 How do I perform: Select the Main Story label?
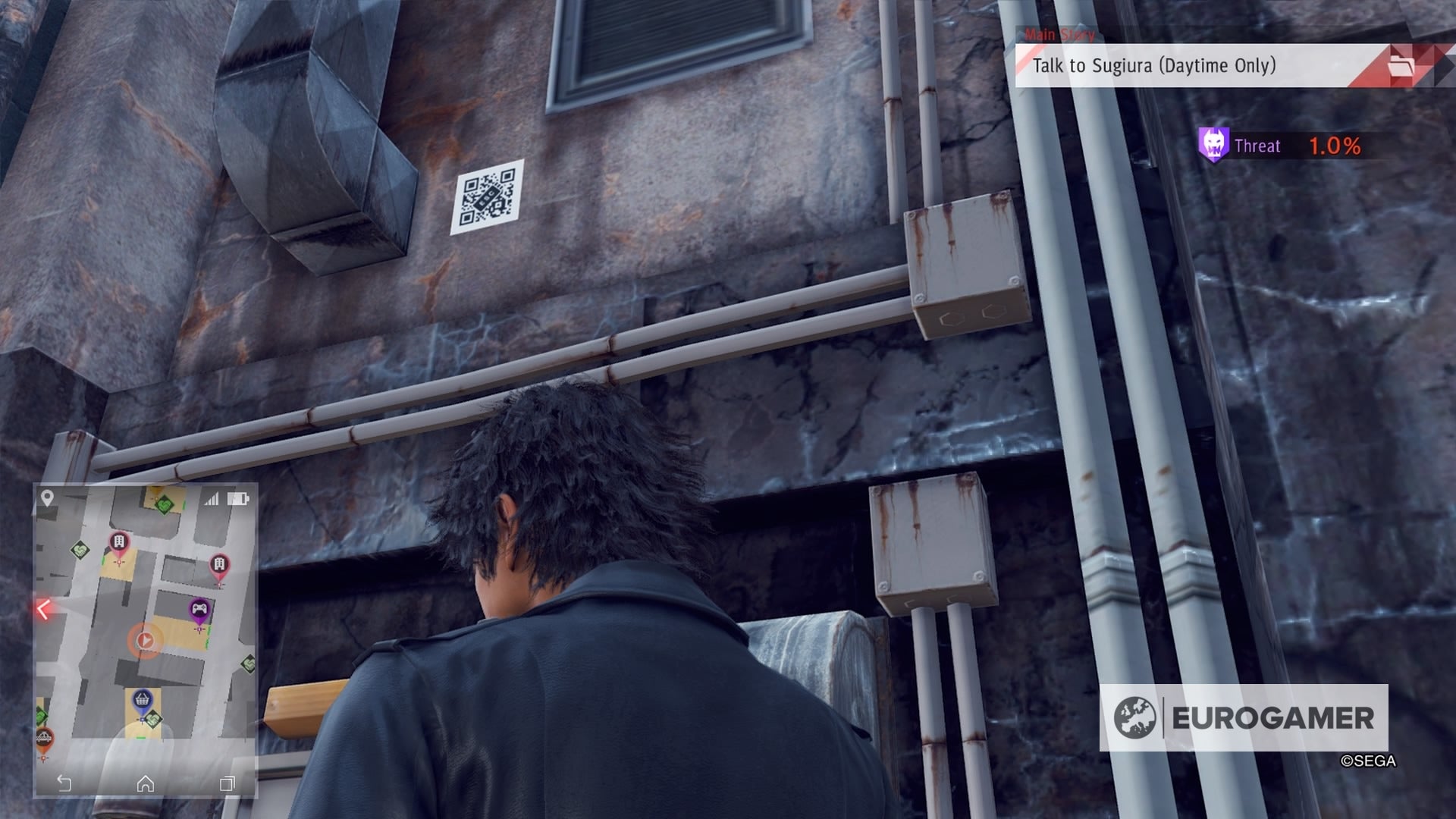pos(1059,34)
